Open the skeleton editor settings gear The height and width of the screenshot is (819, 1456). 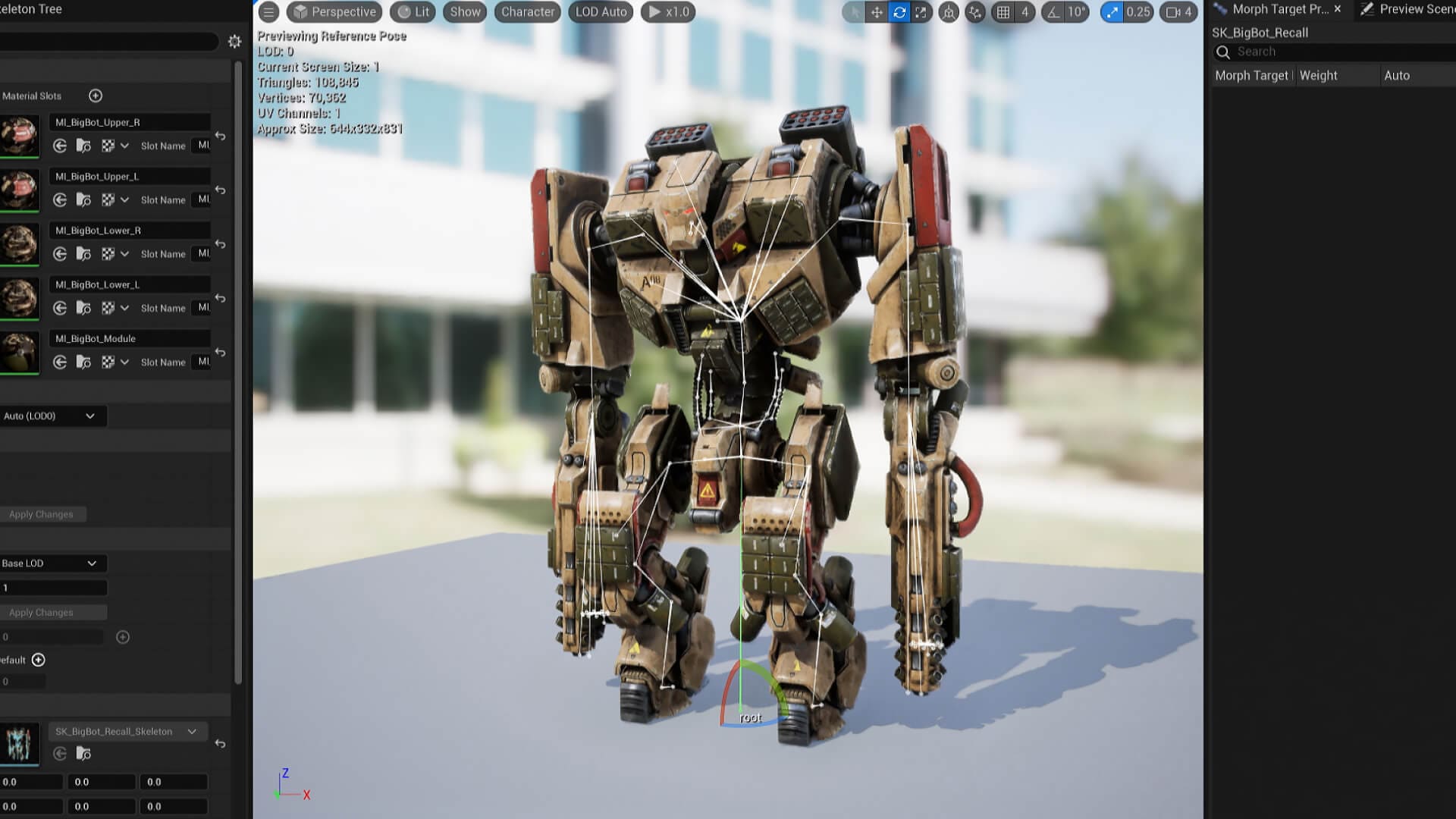(235, 42)
